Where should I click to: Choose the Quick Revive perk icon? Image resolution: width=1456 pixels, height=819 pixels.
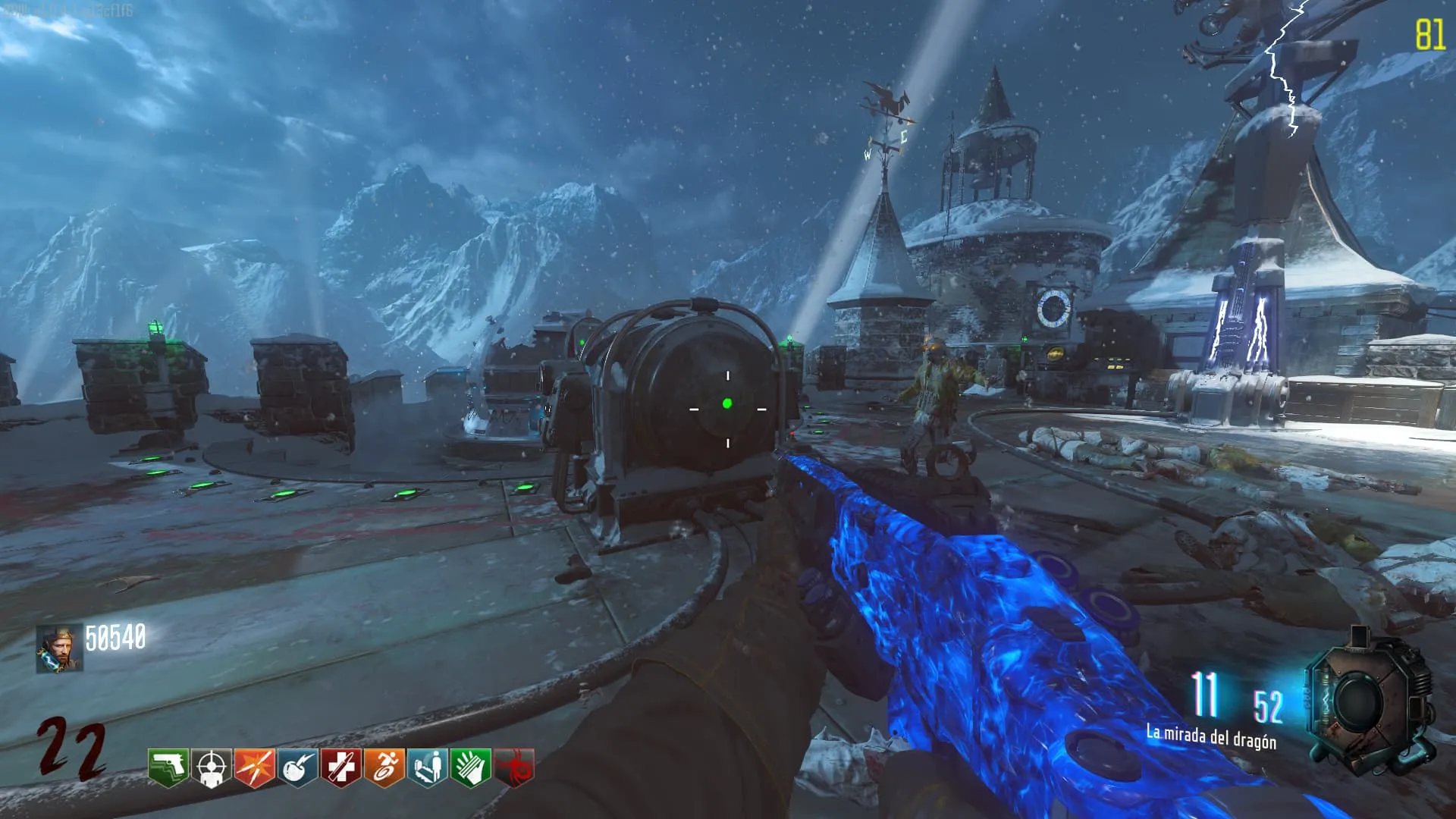[428, 767]
